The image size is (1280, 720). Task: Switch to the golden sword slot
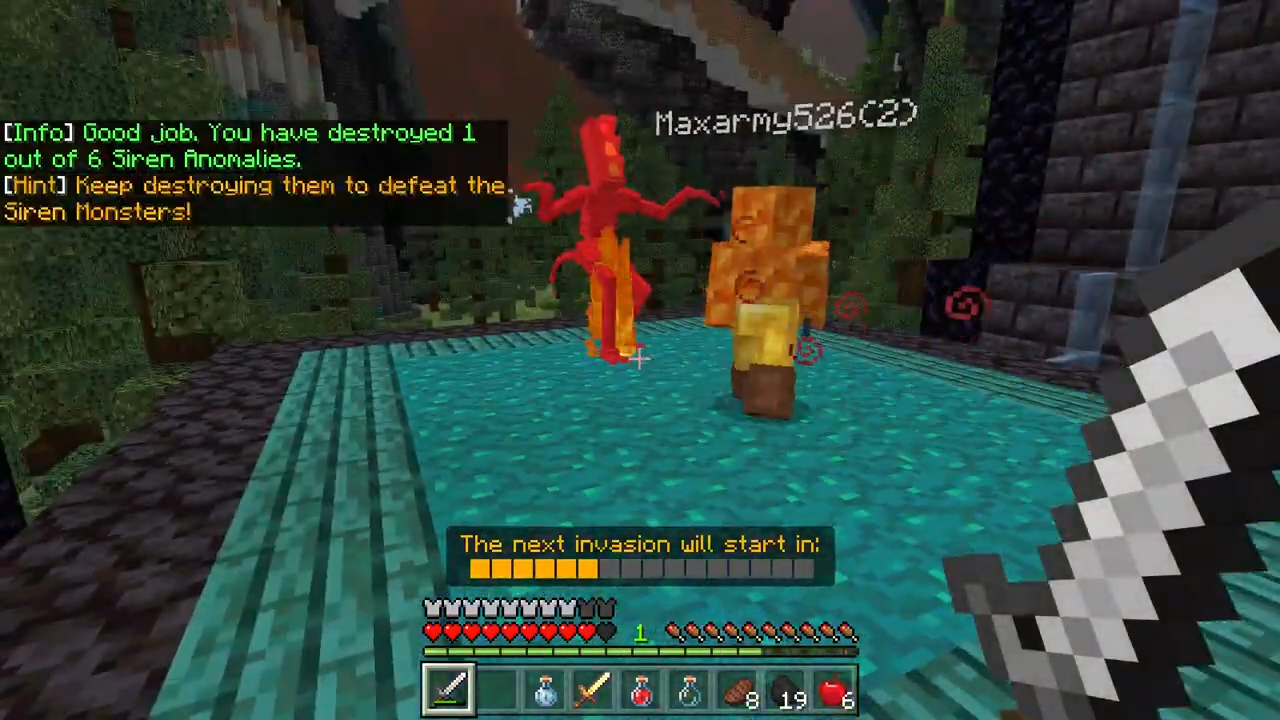593,690
